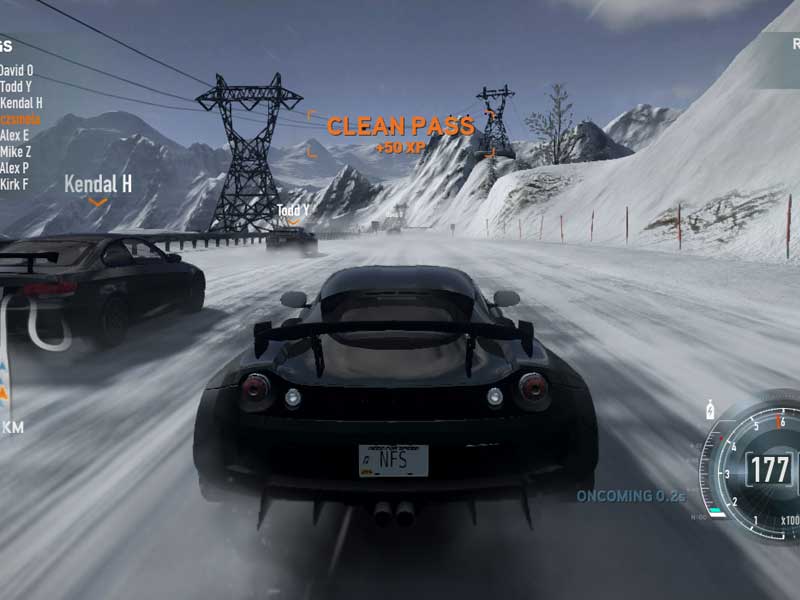This screenshot has height=600, width=800.
Task: Activate the nitrous bottle icon
Action: coord(710,408)
